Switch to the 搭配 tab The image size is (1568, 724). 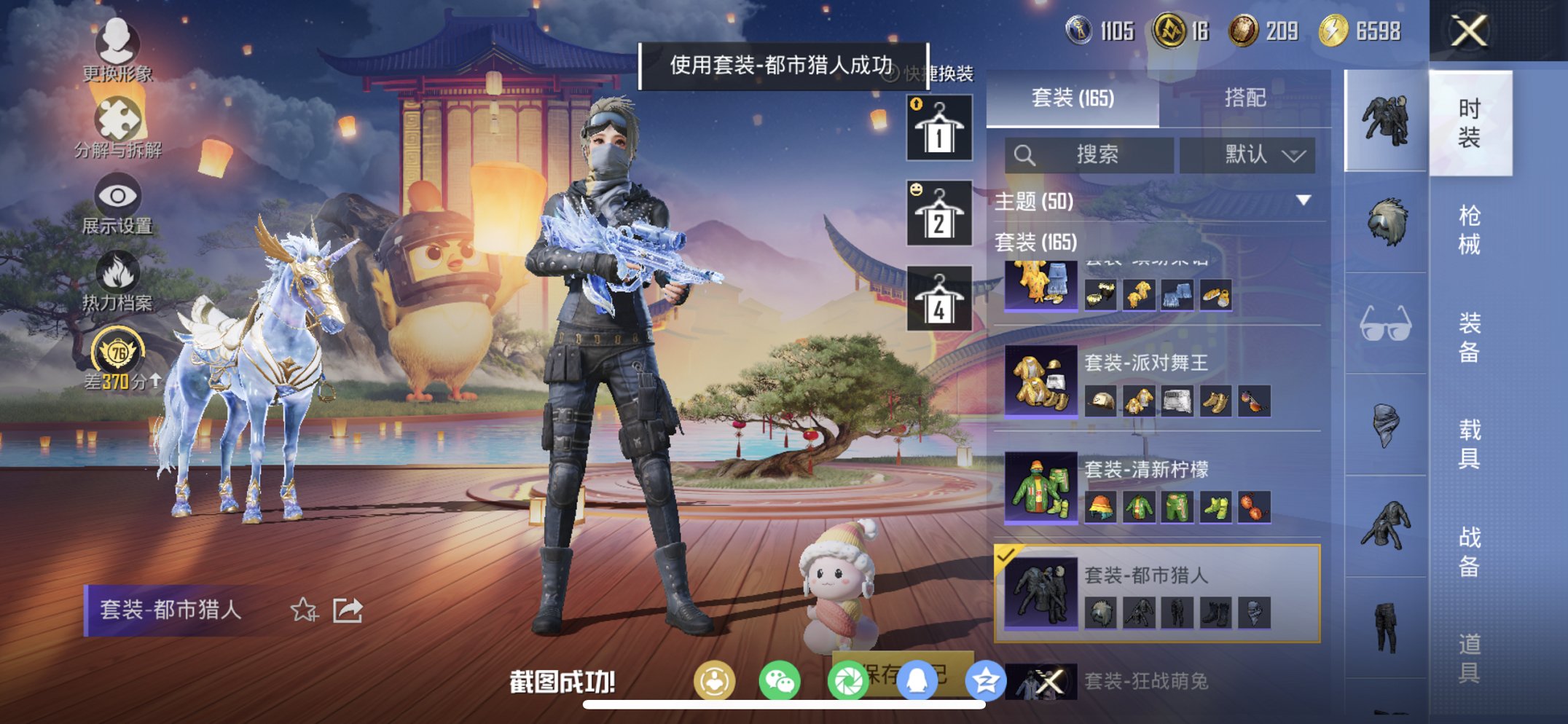(x=1247, y=98)
